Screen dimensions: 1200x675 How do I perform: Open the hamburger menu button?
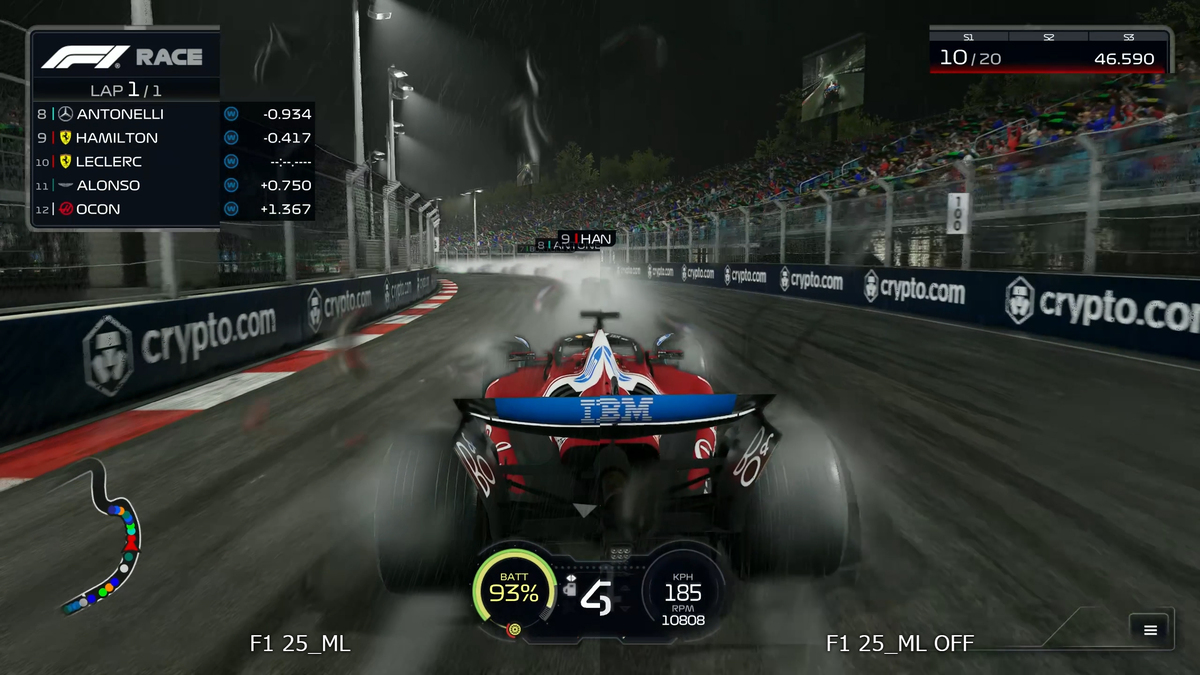pyautogui.click(x=1150, y=629)
